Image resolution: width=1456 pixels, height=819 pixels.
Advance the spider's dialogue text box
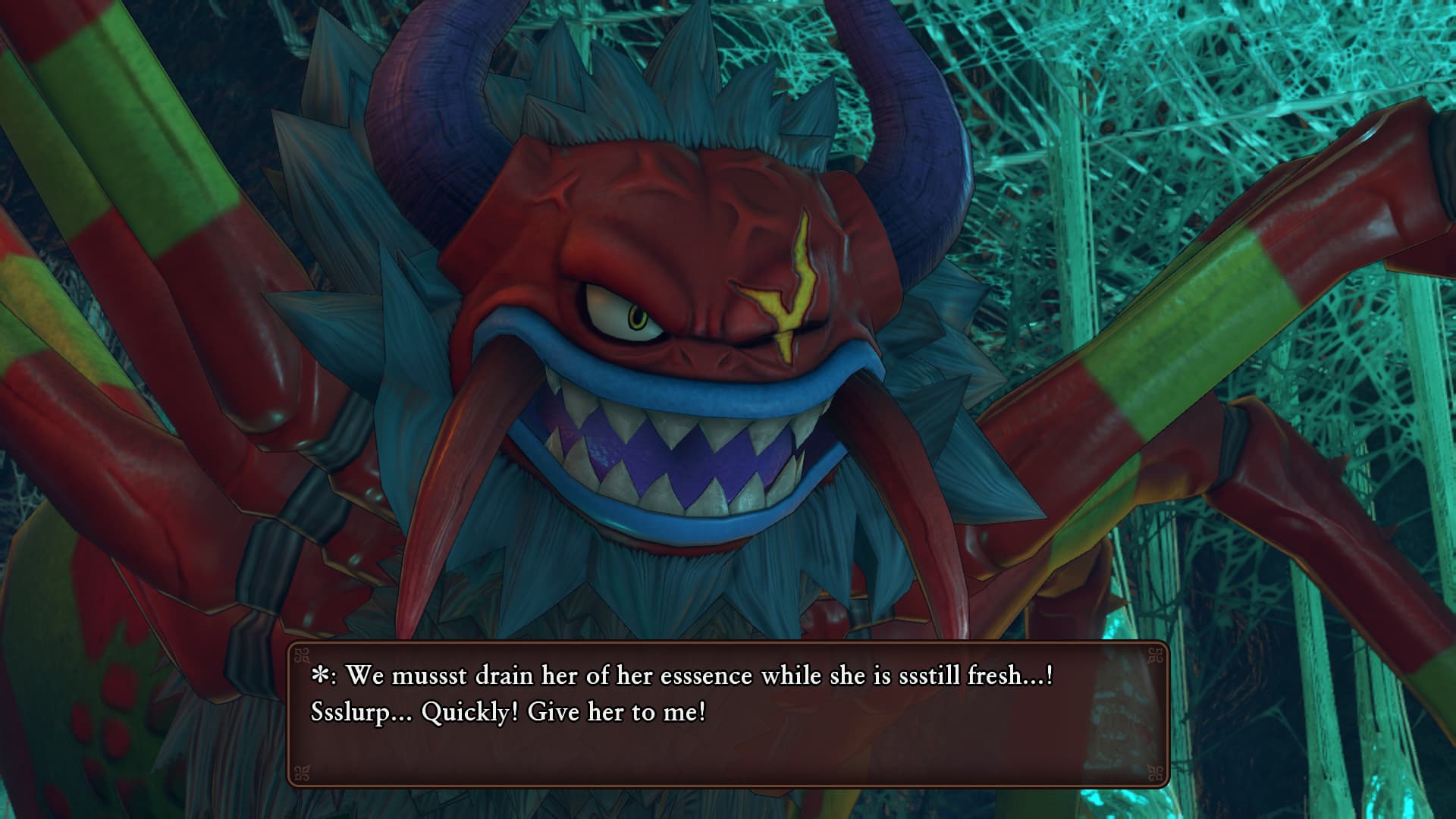click(728, 714)
